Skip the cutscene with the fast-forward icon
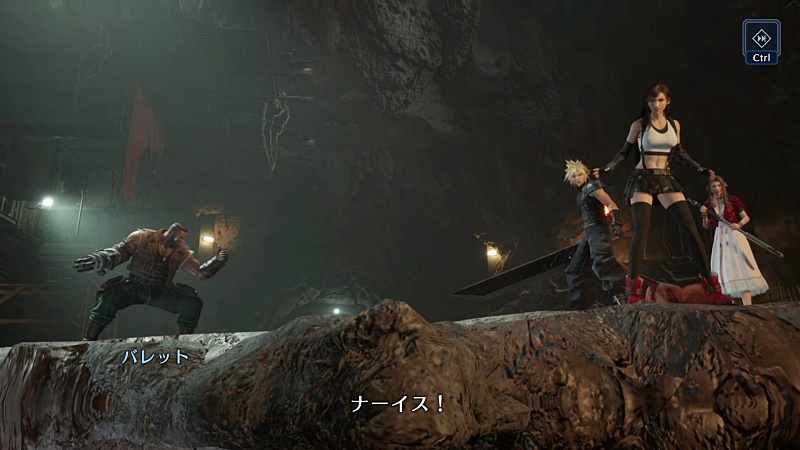 click(762, 37)
